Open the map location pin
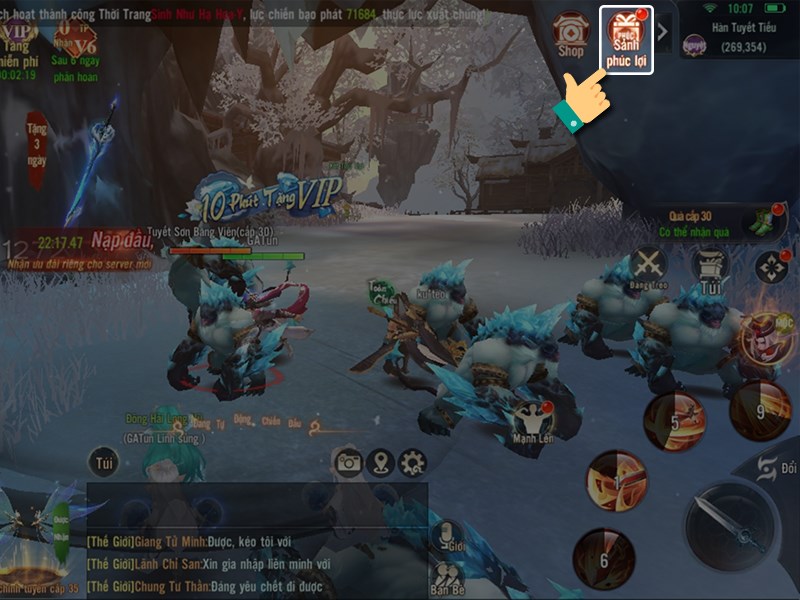 click(x=380, y=462)
